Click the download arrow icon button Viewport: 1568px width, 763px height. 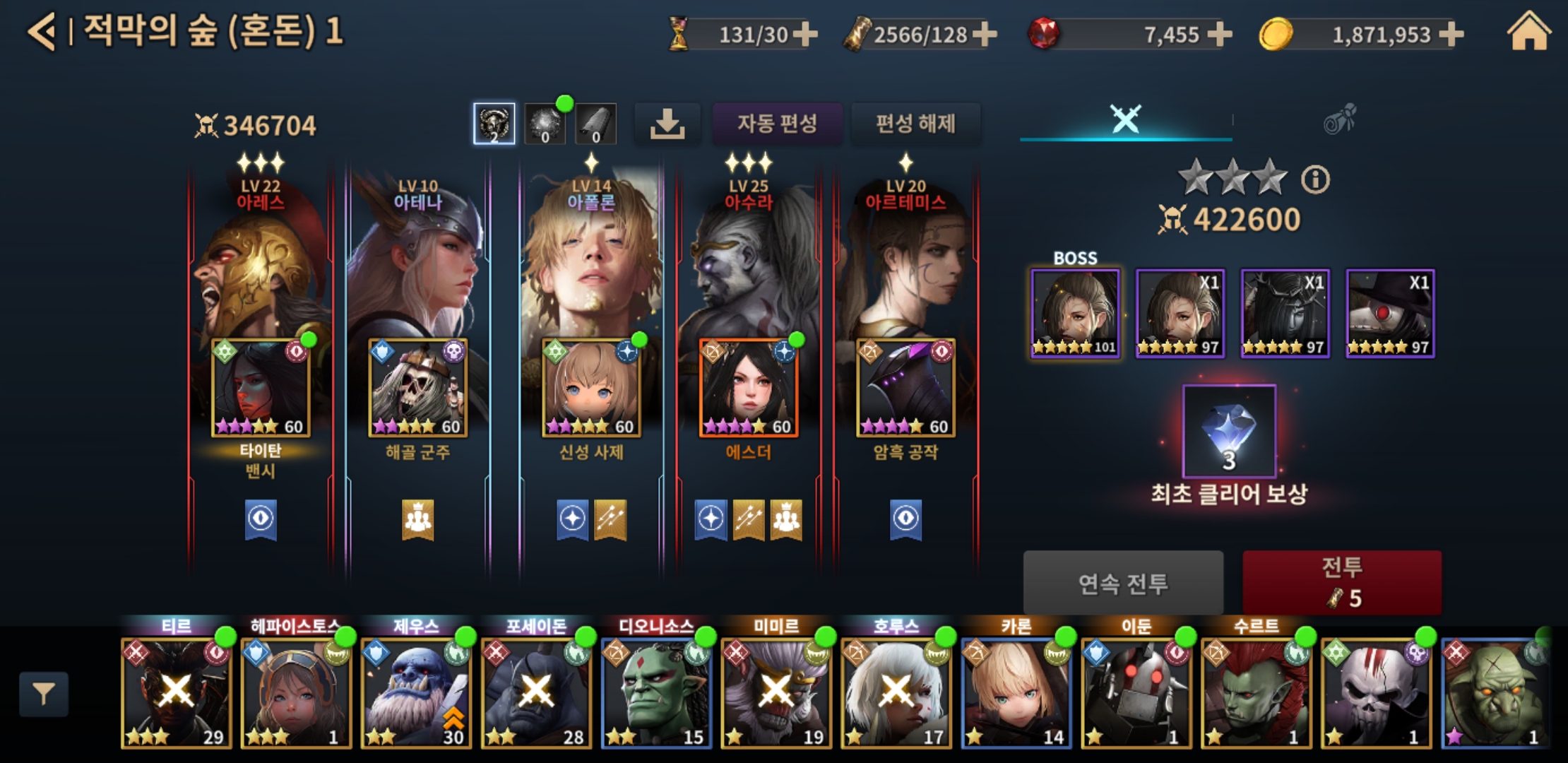point(667,124)
